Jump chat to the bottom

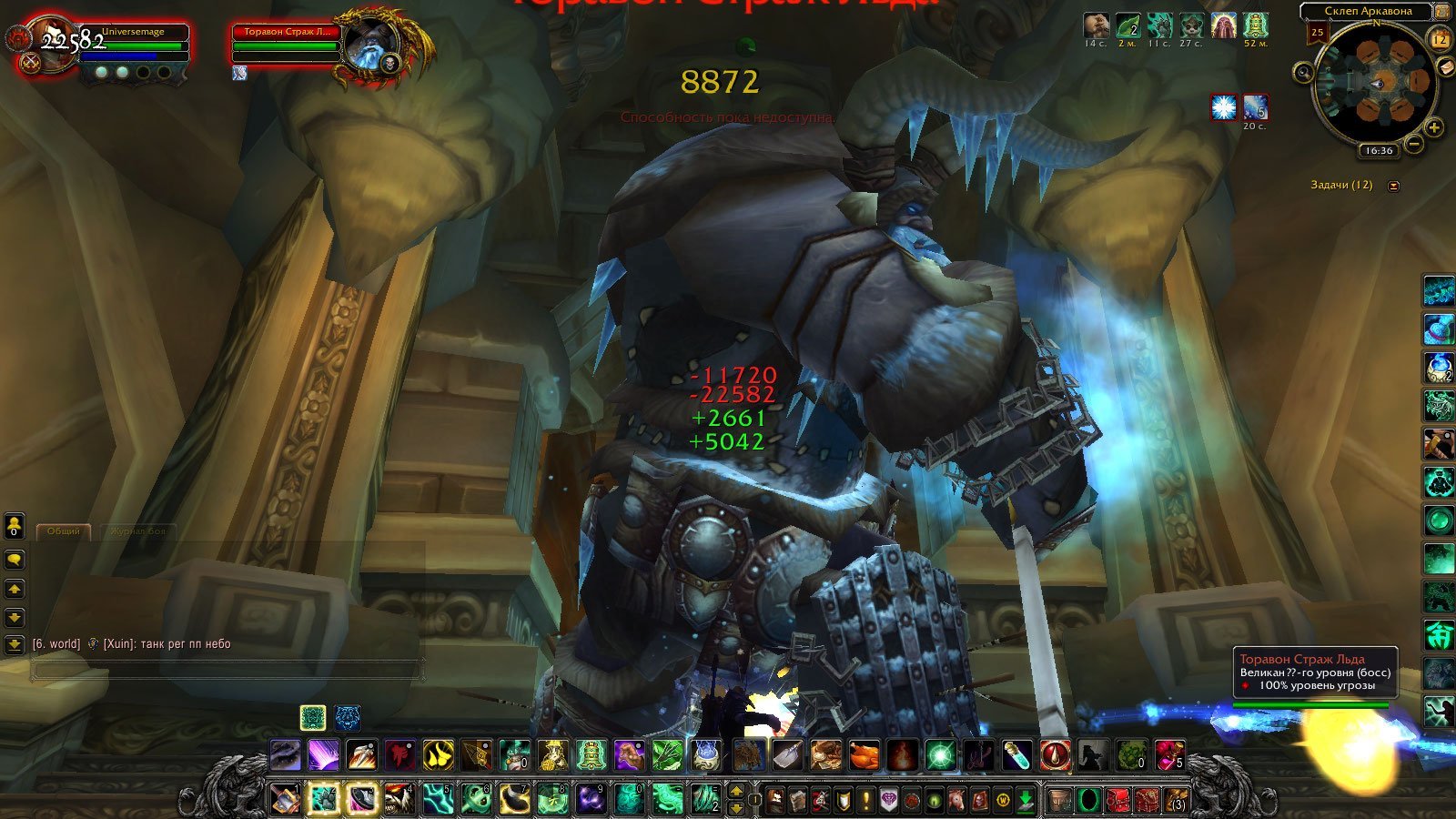[x=15, y=645]
